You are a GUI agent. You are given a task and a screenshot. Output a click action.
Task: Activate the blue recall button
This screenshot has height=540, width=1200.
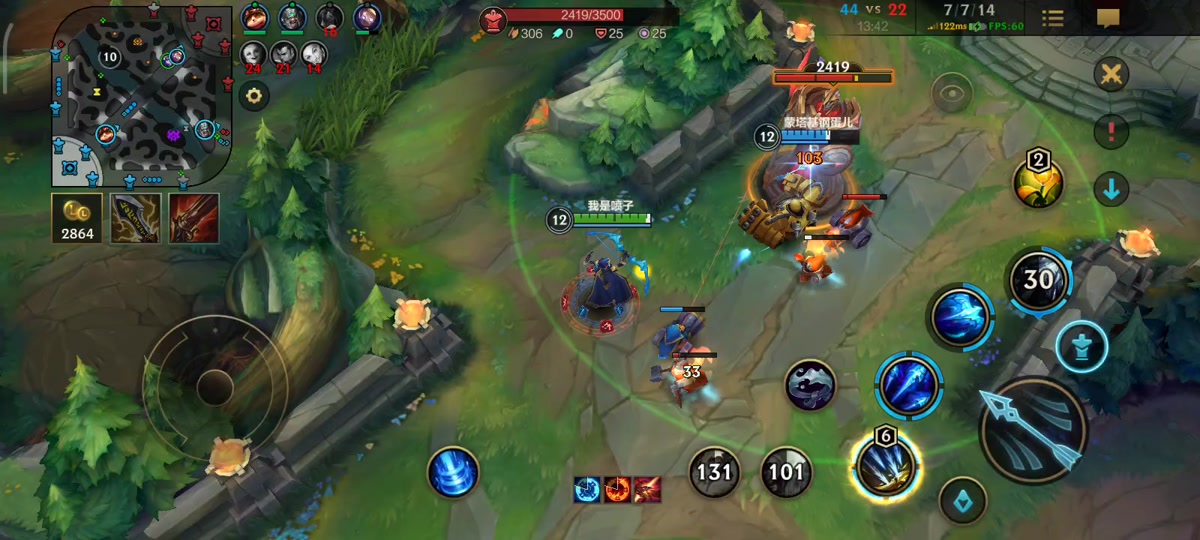(x=453, y=471)
